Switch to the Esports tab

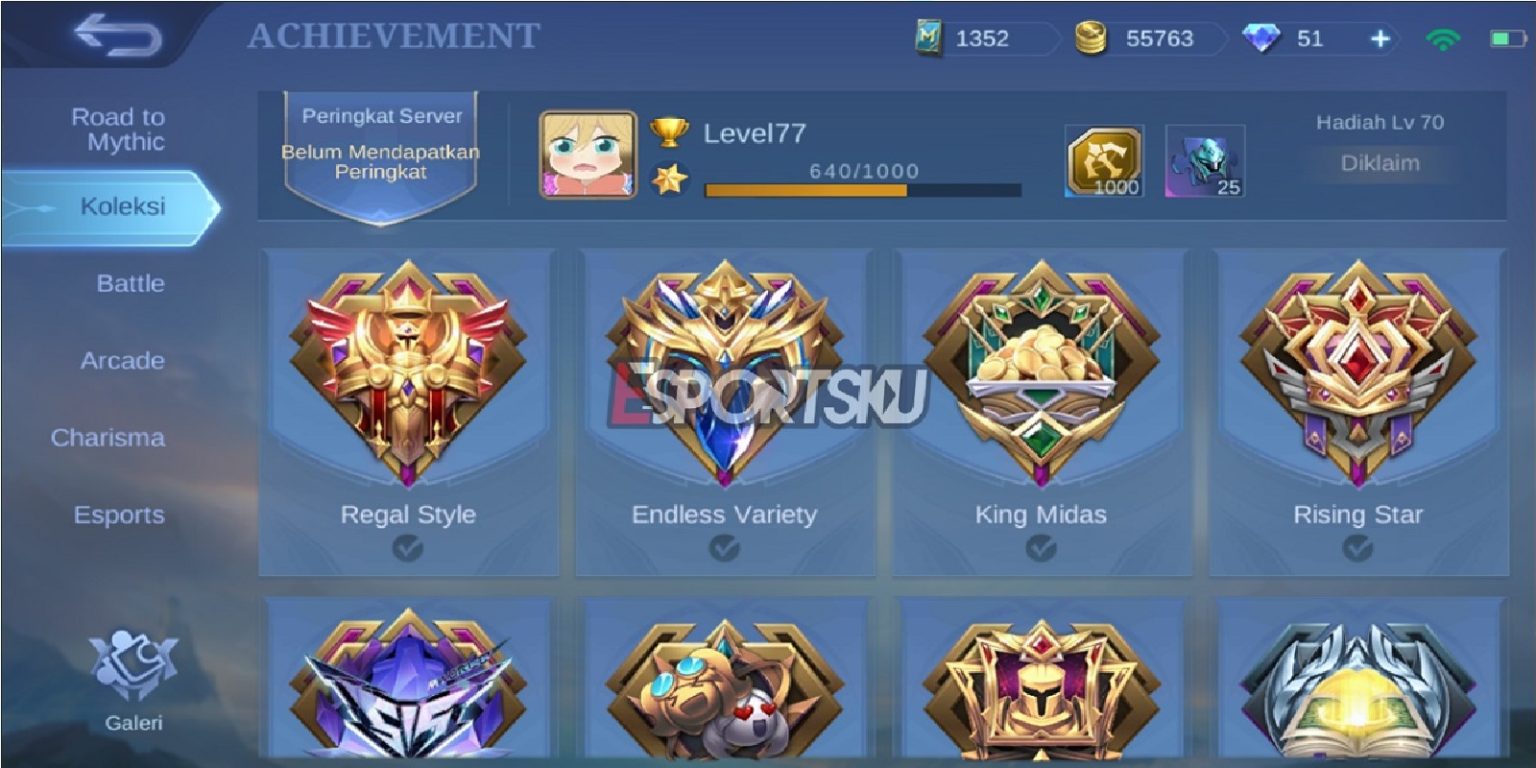120,515
